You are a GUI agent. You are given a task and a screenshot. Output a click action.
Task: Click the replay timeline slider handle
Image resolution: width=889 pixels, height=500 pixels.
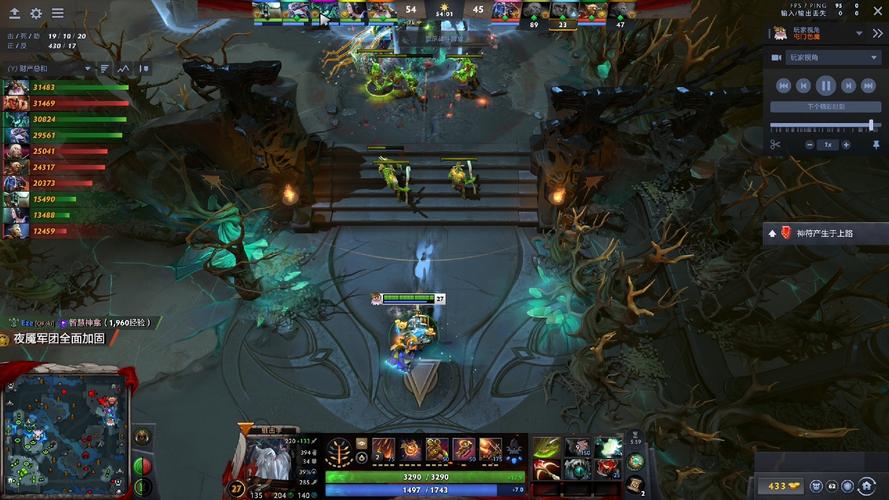click(872, 126)
